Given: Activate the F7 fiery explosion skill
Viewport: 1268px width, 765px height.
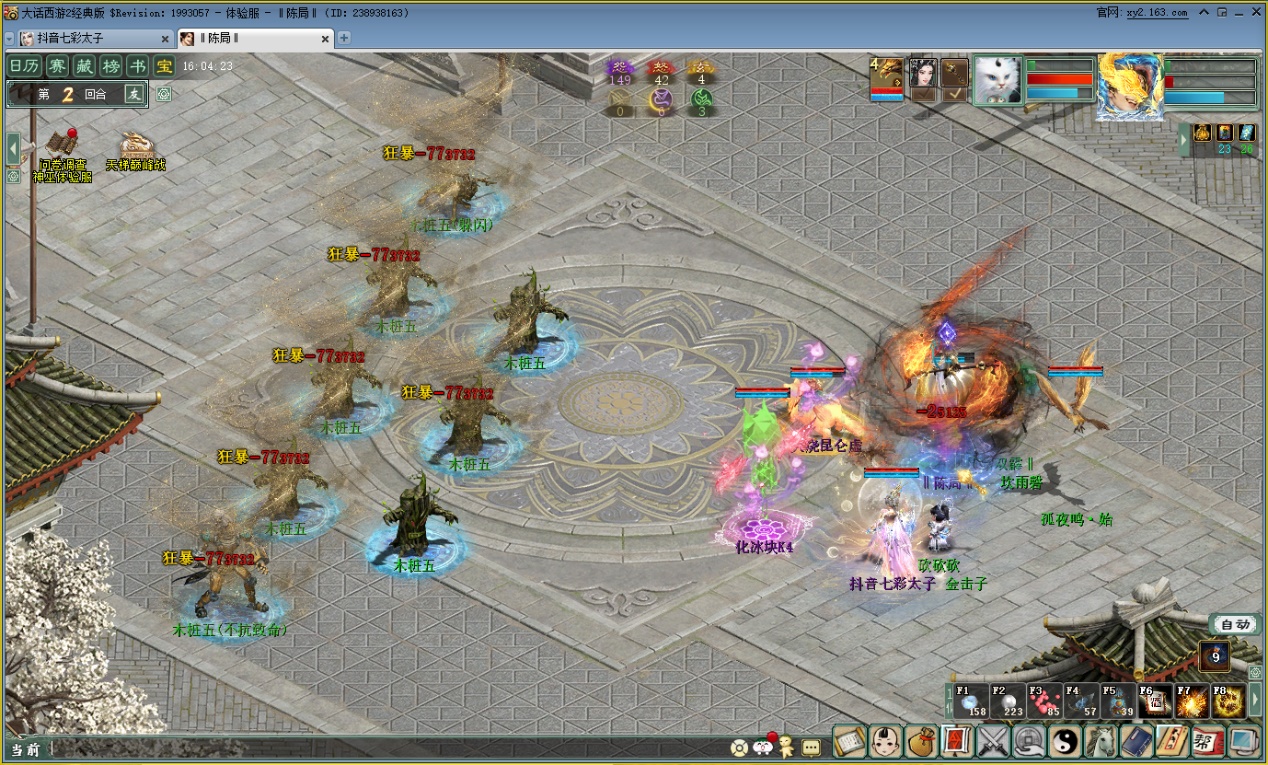Looking at the screenshot, I should [1192, 701].
